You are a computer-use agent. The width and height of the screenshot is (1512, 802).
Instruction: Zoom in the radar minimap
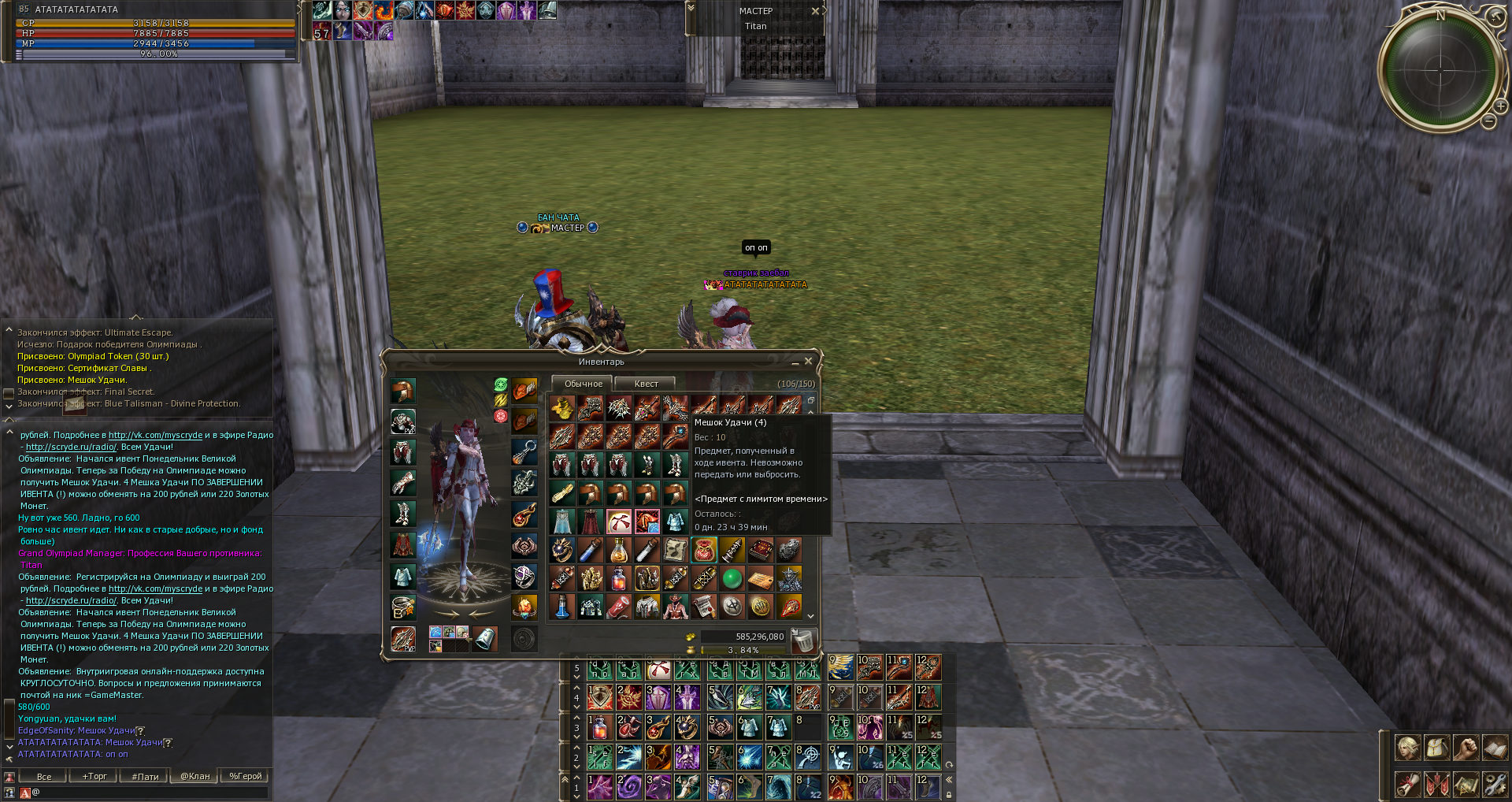click(x=1501, y=106)
